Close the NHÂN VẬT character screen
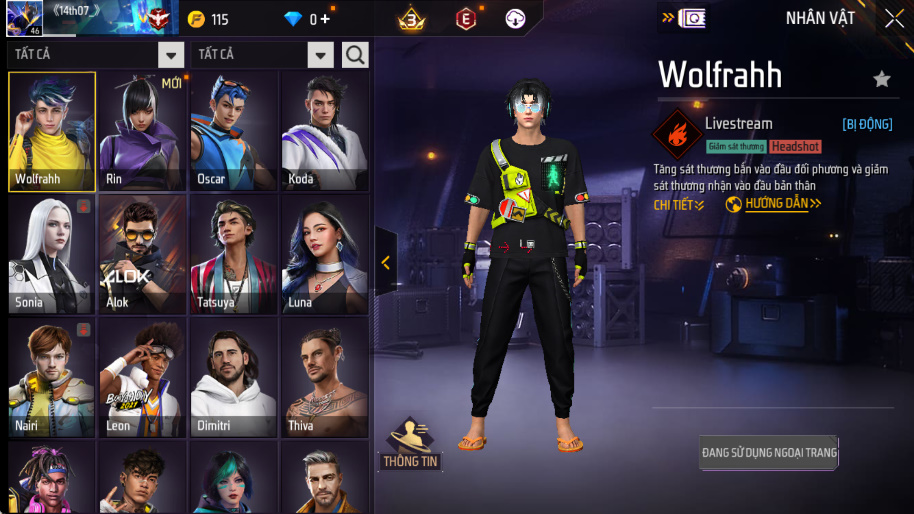This screenshot has height=514, width=914. [x=893, y=18]
